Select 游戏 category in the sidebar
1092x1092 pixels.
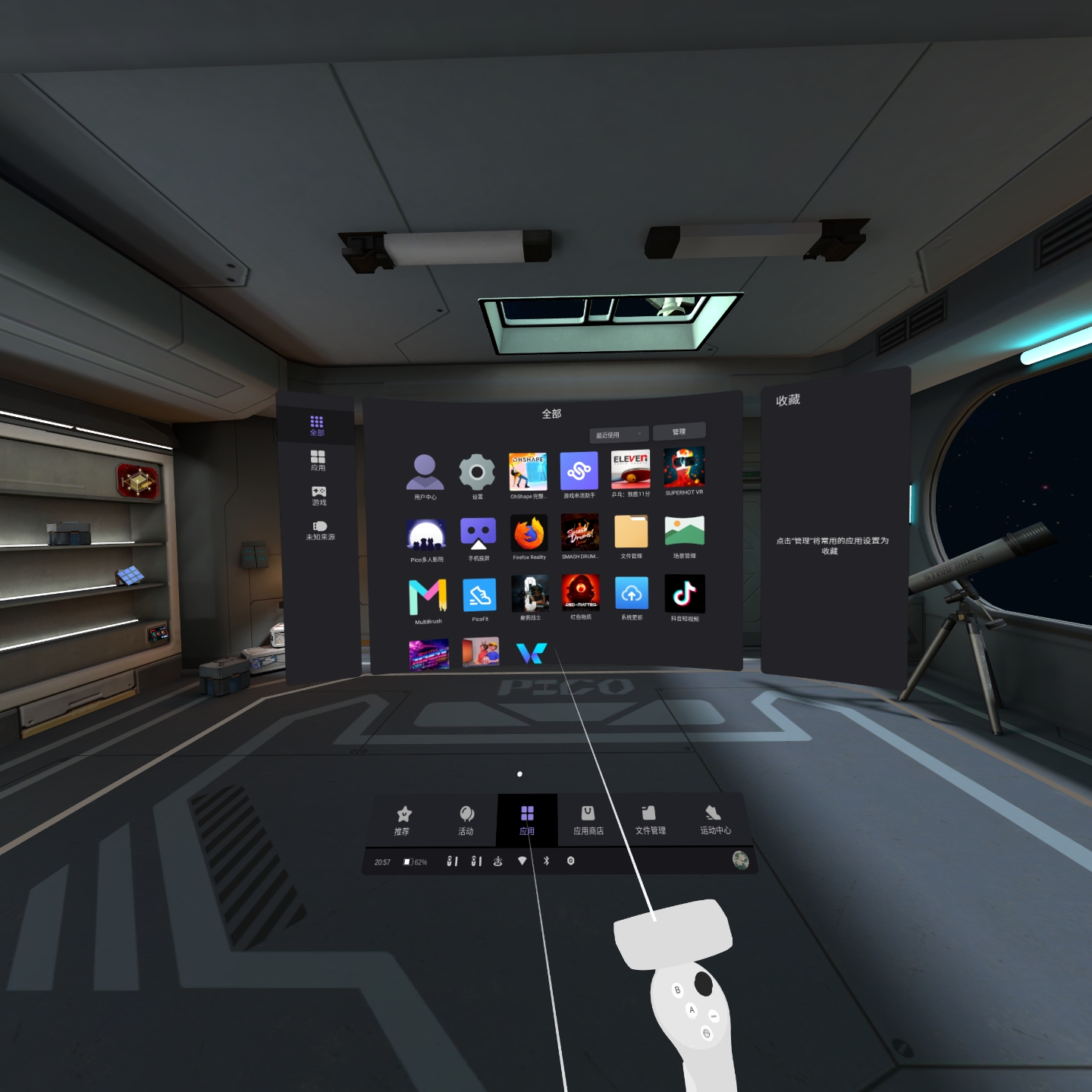pos(318,497)
